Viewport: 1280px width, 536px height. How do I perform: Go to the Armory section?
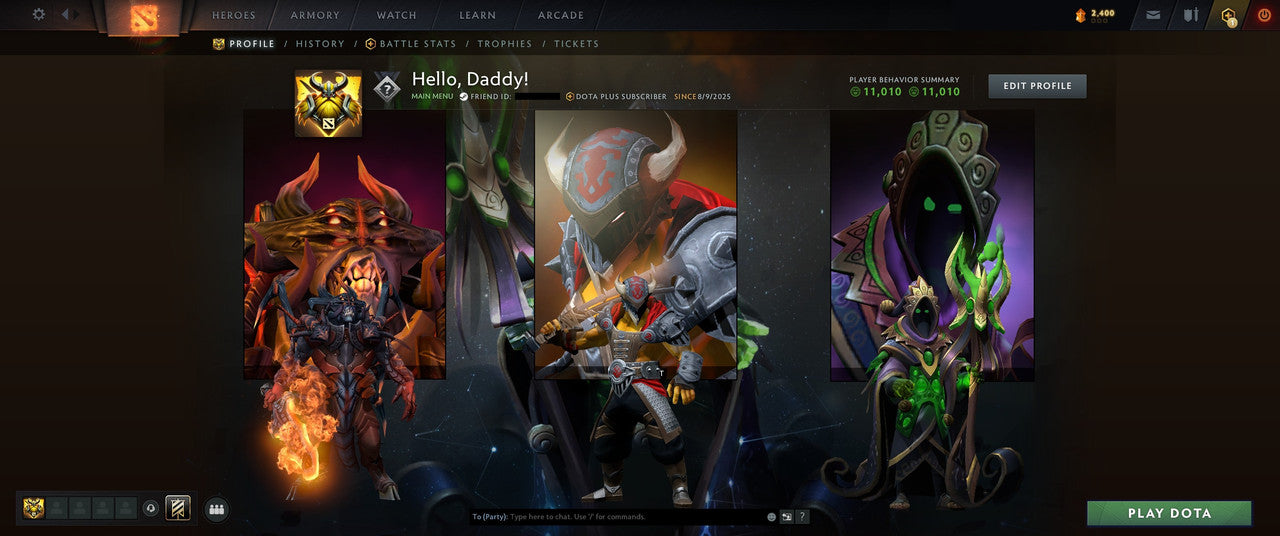tap(315, 15)
